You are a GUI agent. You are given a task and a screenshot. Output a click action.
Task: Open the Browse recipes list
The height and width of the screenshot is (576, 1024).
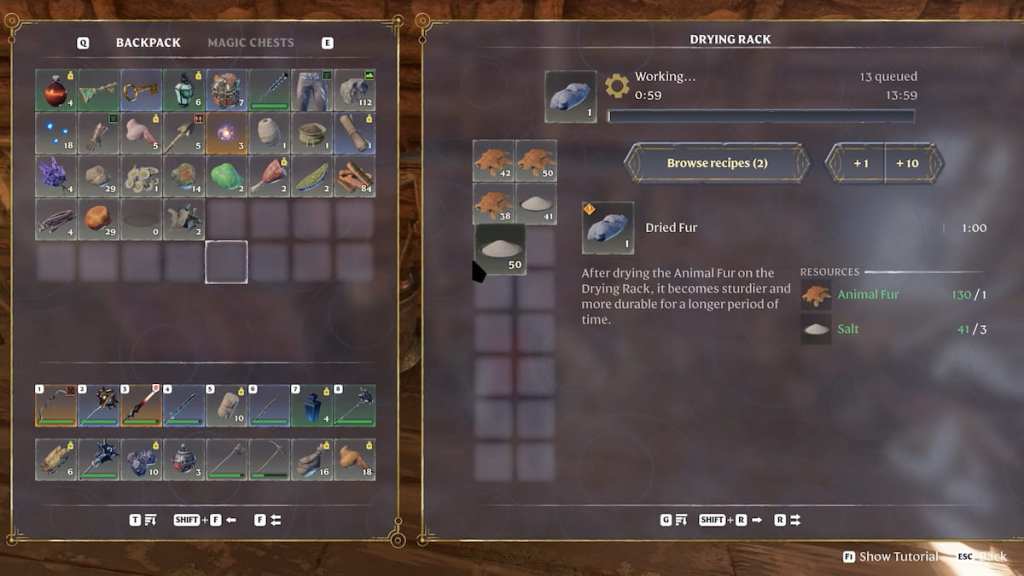(x=717, y=163)
